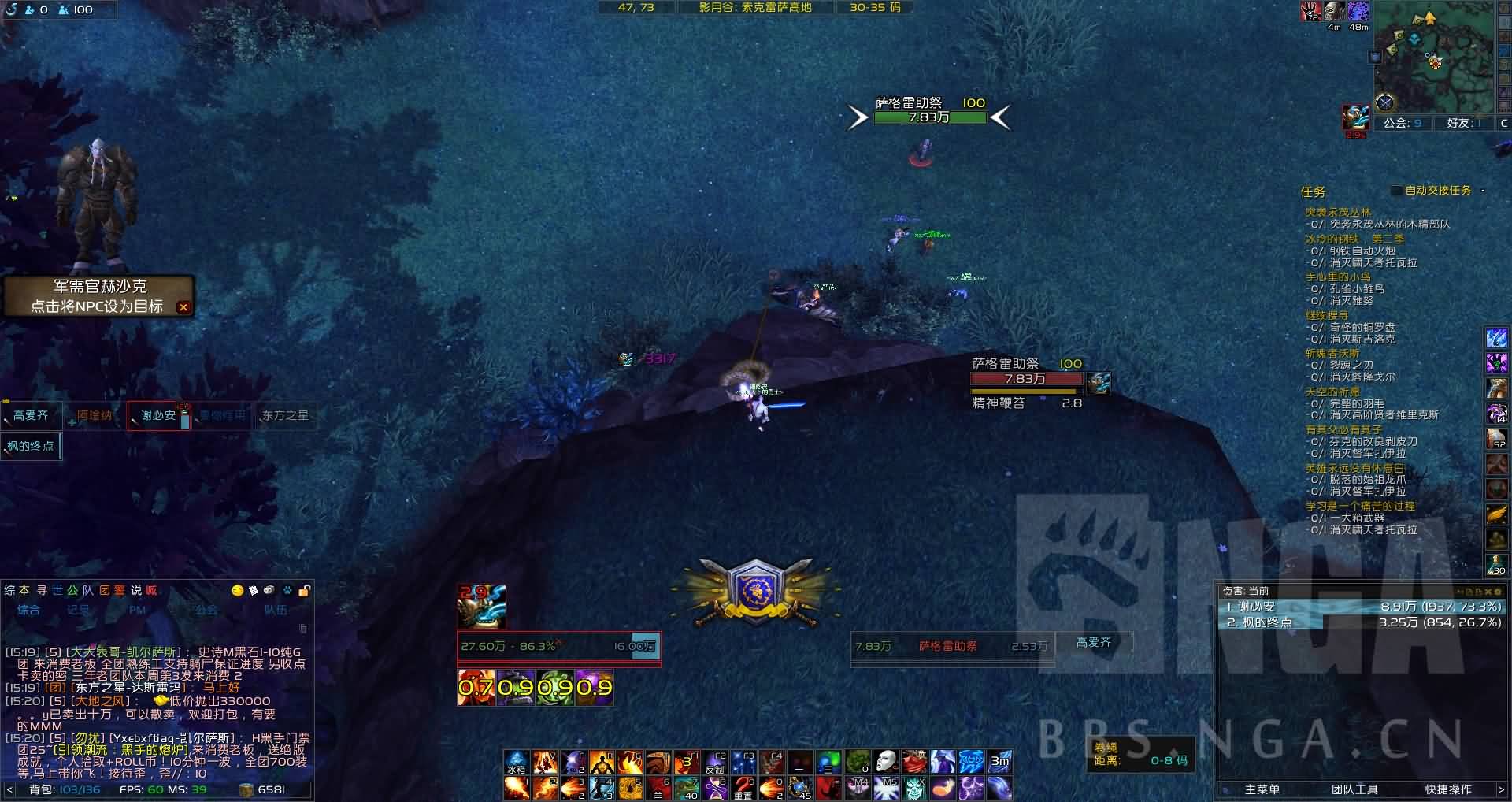Select the 枫的终点 unit frame
1512x802 pixels.
pyautogui.click(x=31, y=446)
